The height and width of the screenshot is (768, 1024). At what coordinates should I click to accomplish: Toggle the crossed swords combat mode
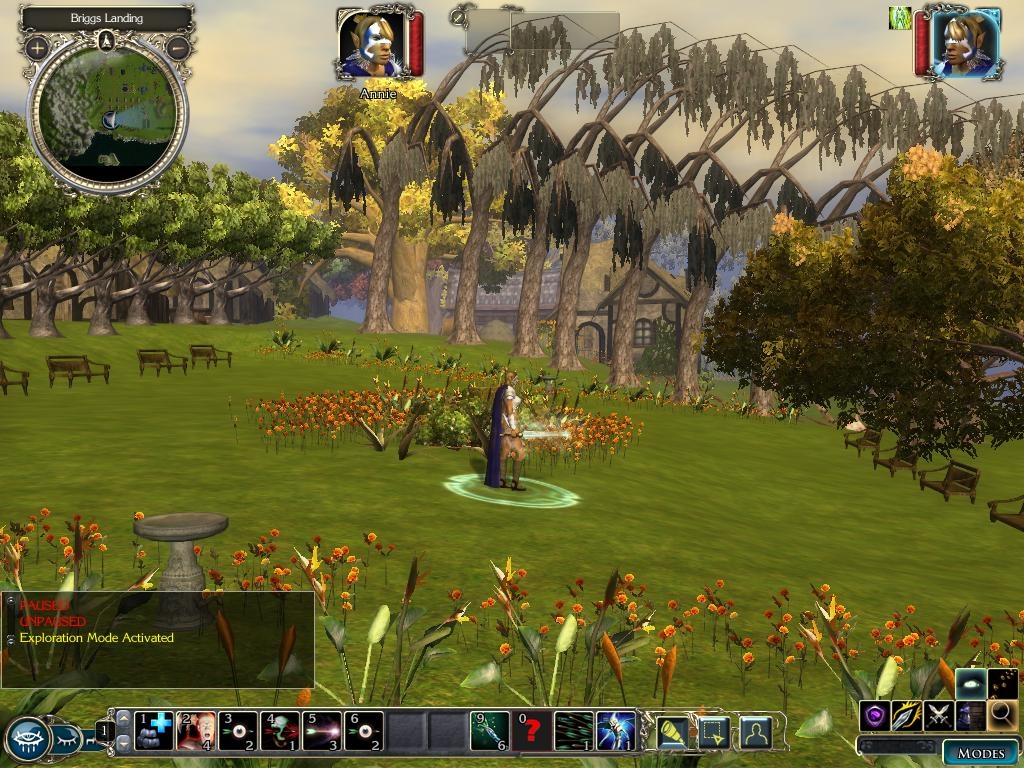coord(938,714)
